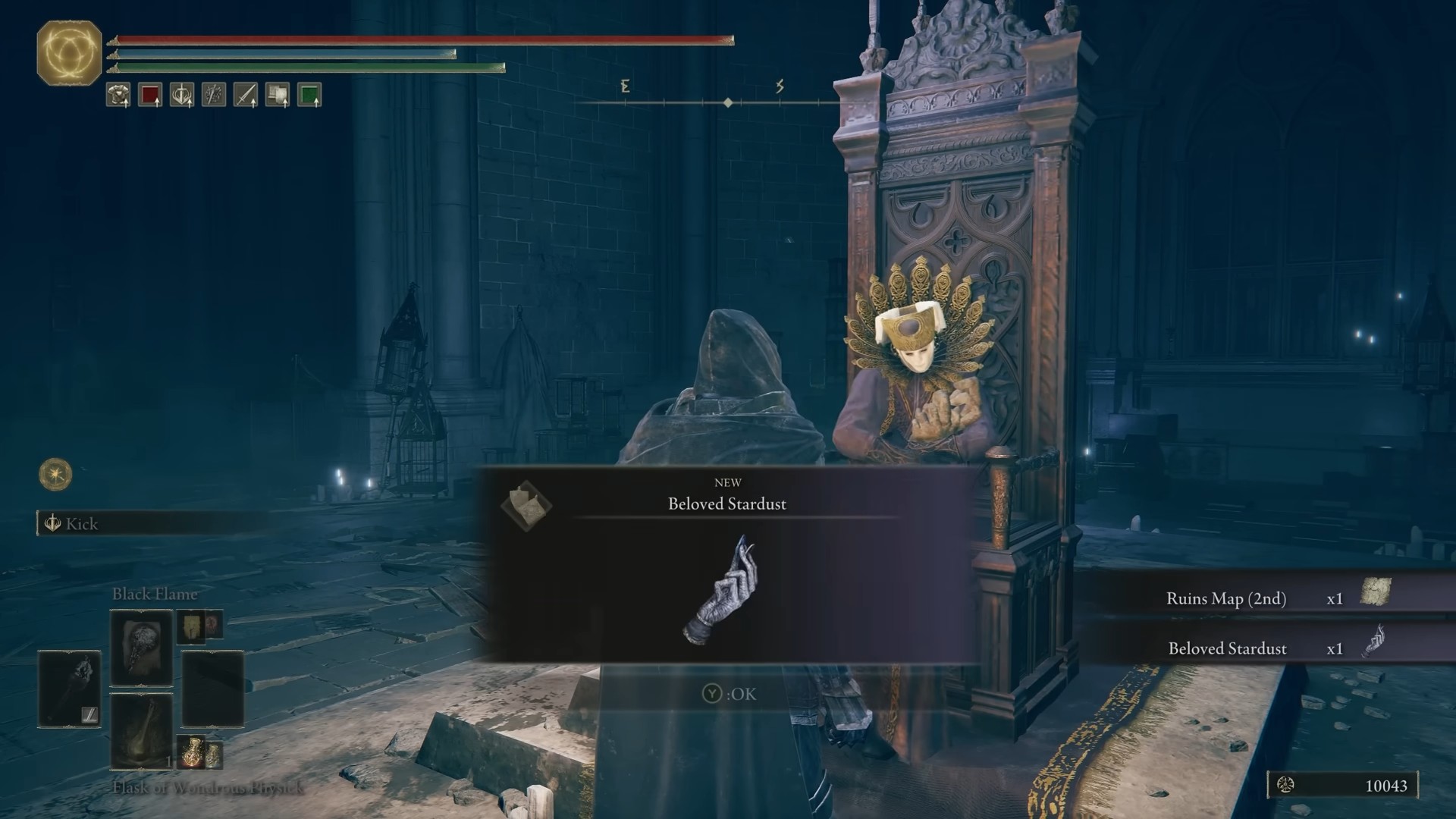
Task: Click the overlapping scrolls buff icon
Action: pyautogui.click(x=278, y=95)
